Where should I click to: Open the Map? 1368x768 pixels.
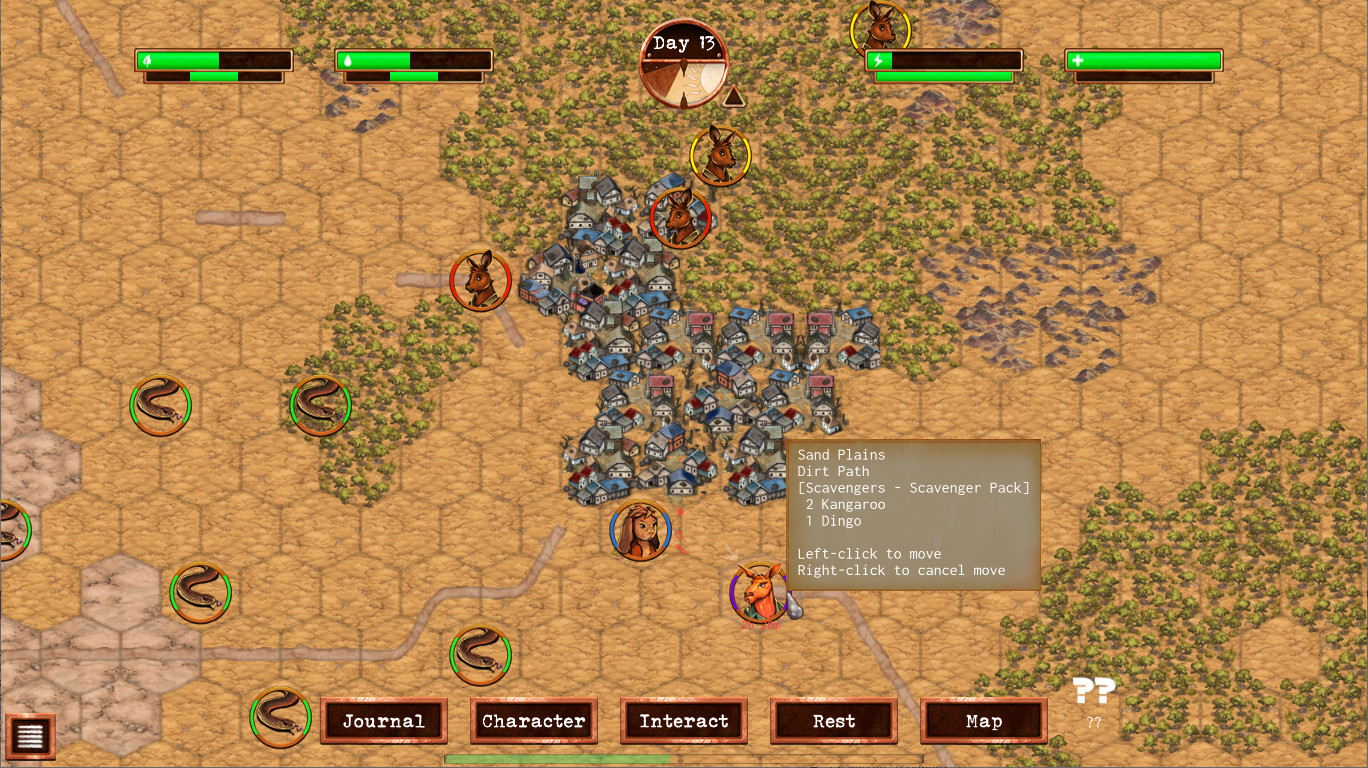click(984, 720)
